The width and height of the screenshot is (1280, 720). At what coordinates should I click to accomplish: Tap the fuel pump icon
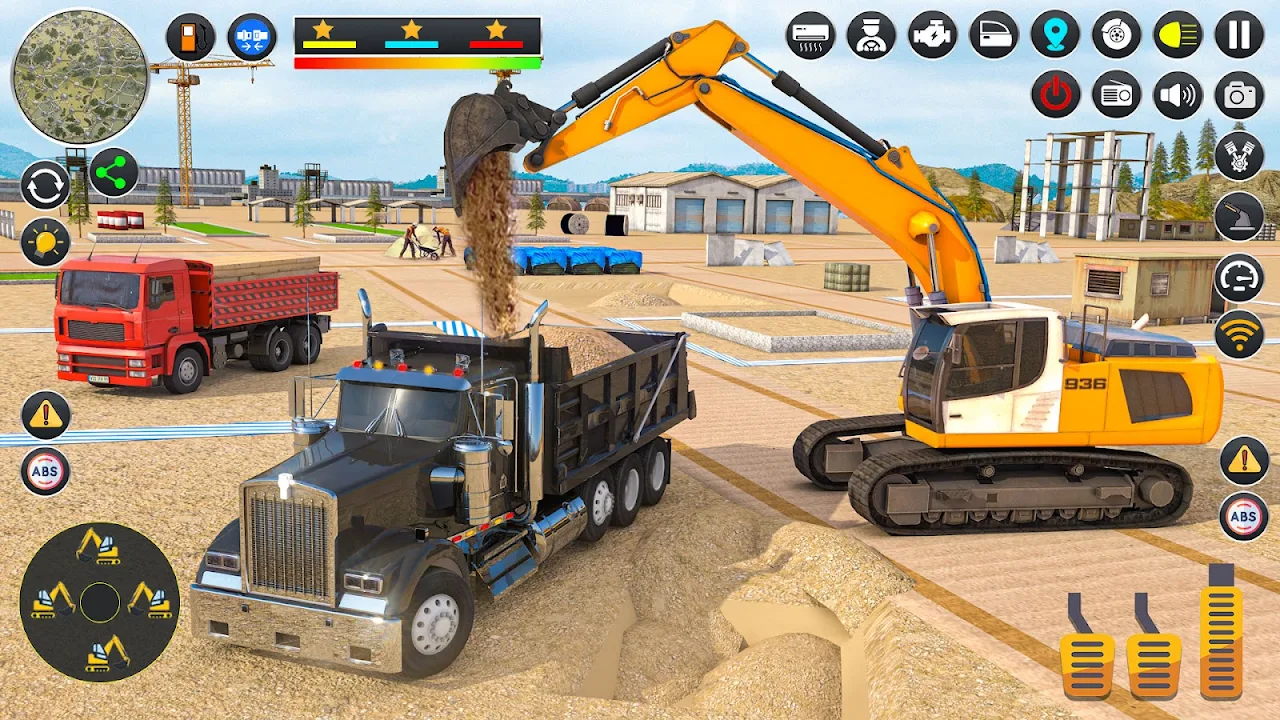190,37
